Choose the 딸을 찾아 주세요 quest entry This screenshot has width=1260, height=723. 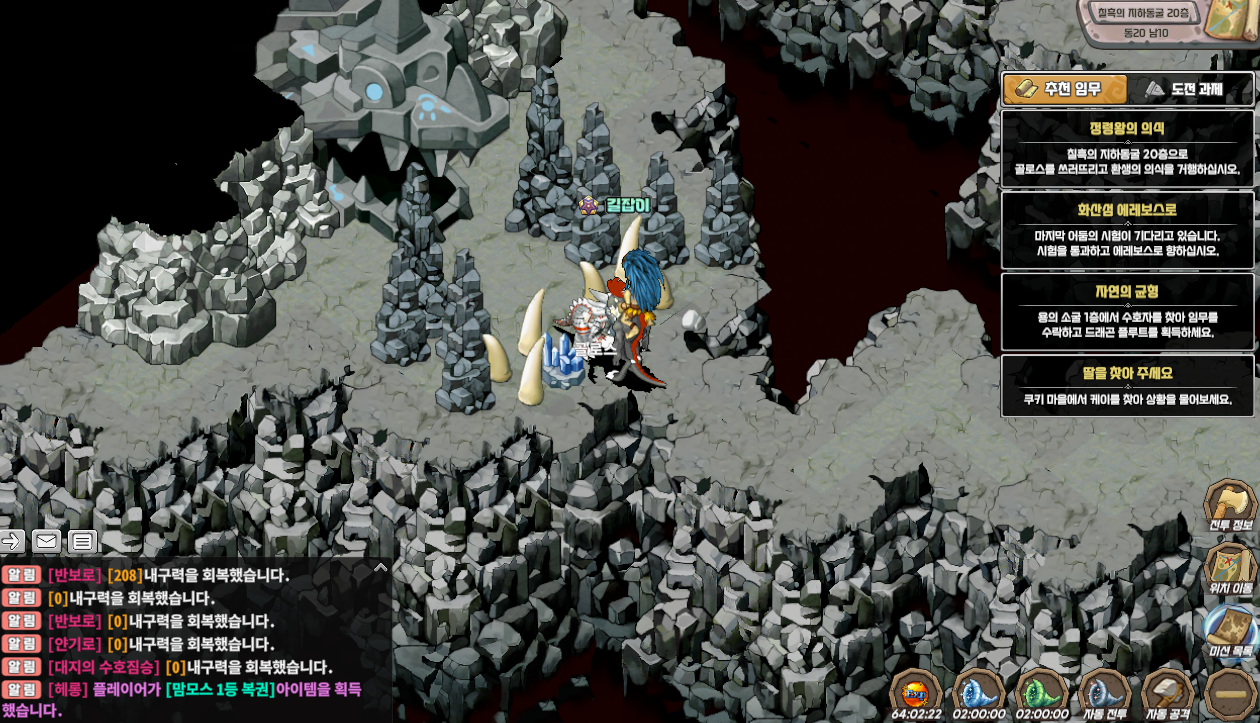click(1127, 386)
